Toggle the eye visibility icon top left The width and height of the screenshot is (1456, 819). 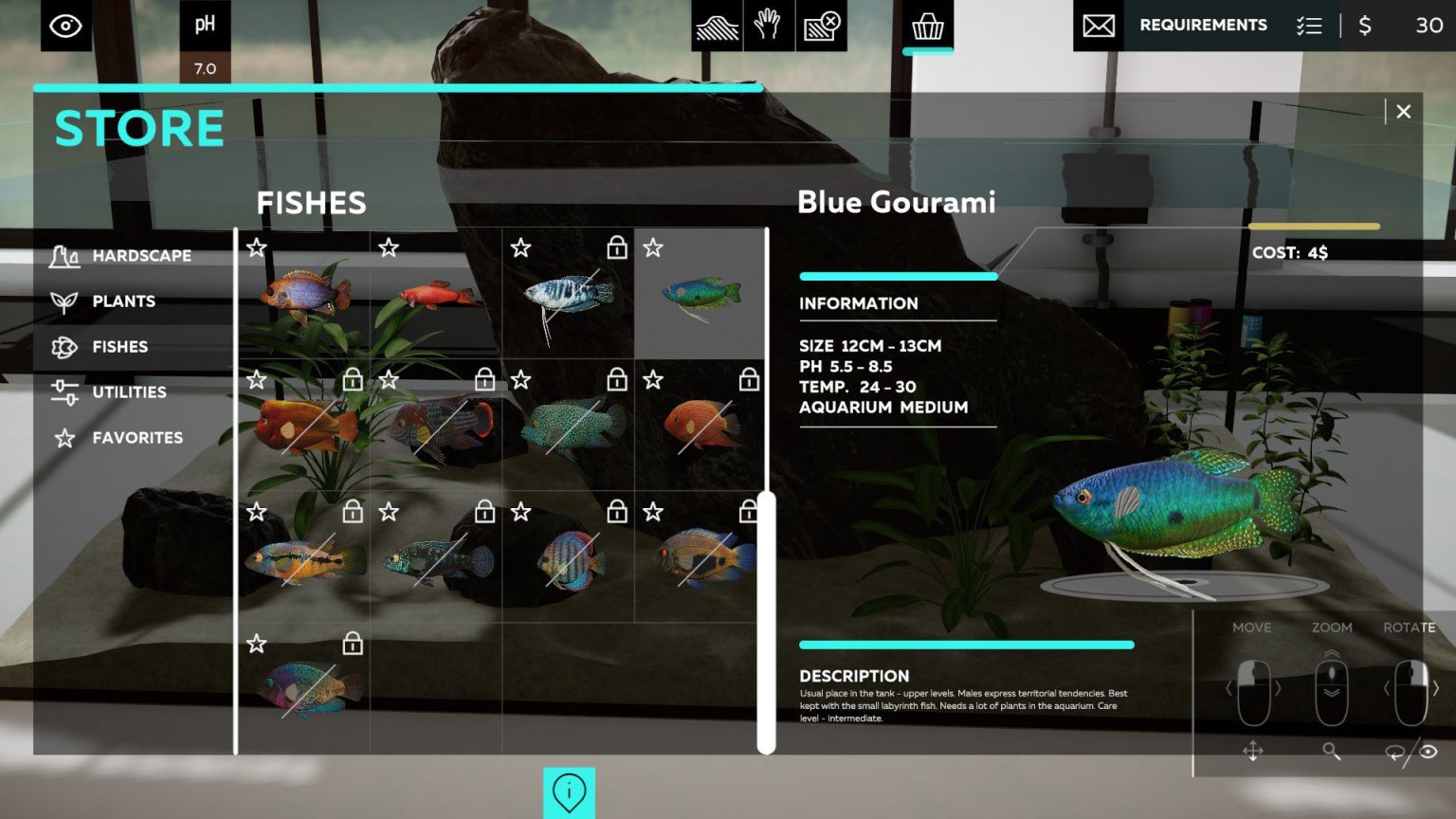pyautogui.click(x=64, y=26)
